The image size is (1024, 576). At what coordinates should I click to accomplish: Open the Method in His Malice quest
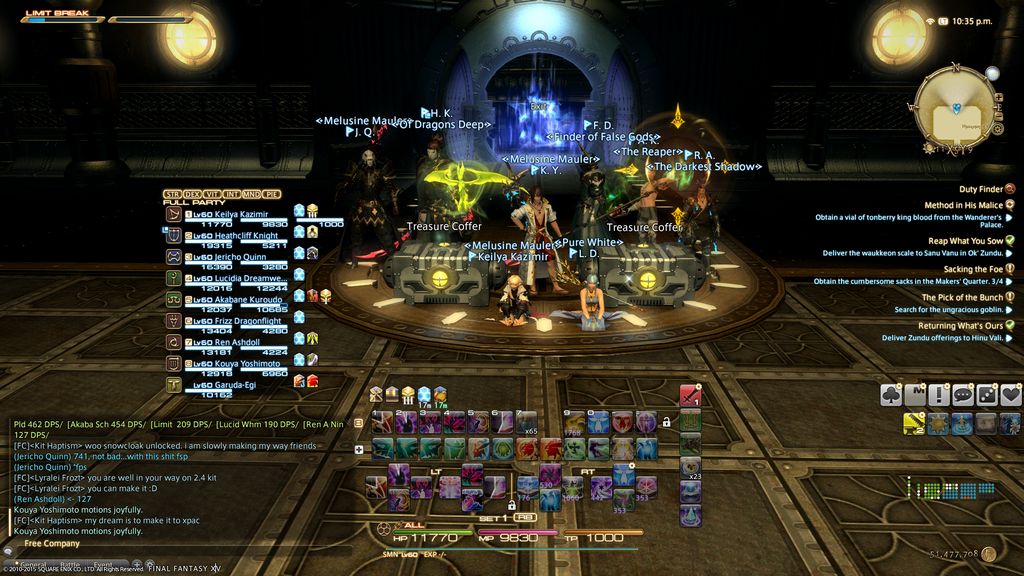pos(963,205)
